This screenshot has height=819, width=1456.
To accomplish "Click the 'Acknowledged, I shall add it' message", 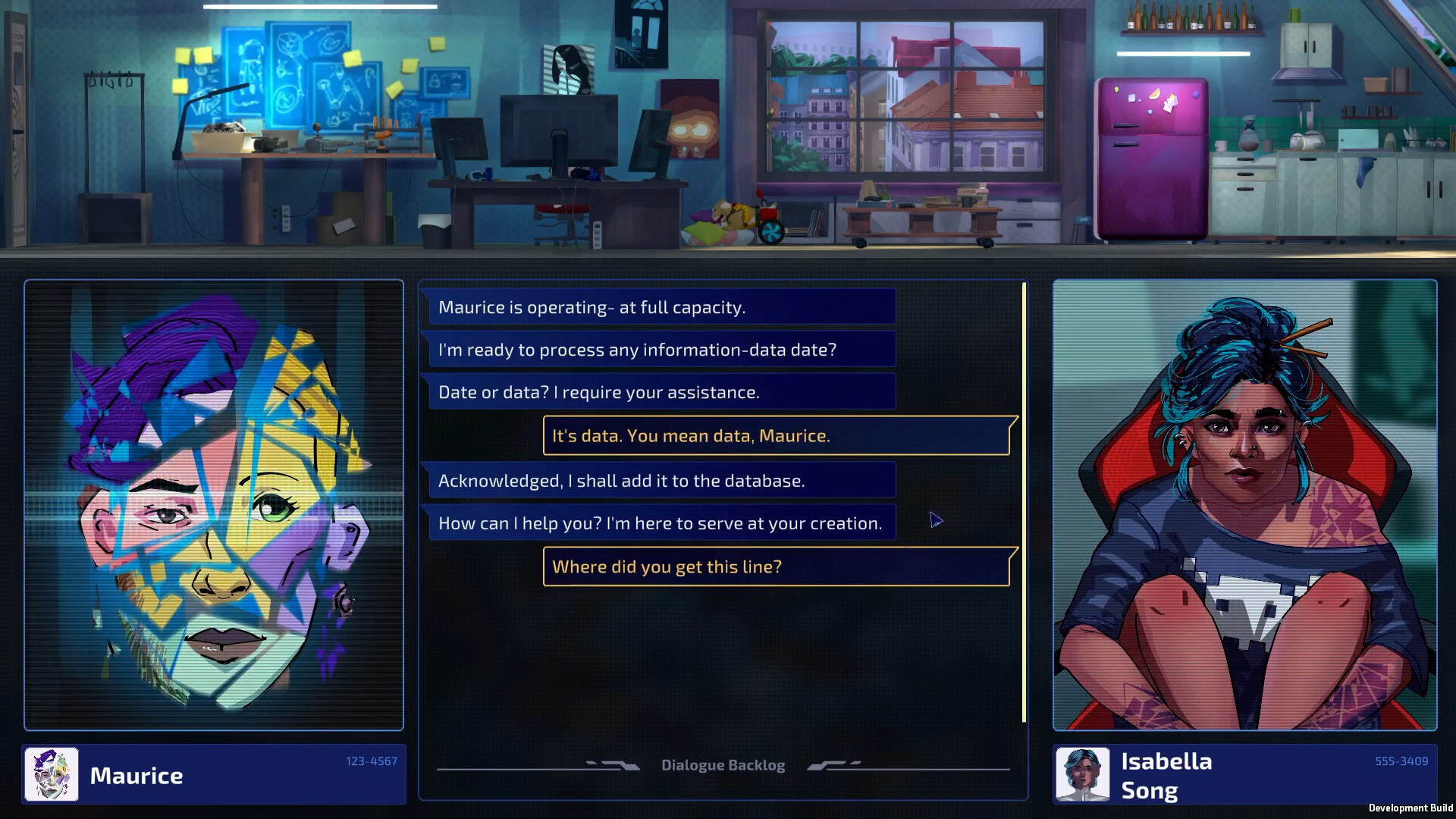I will point(659,479).
